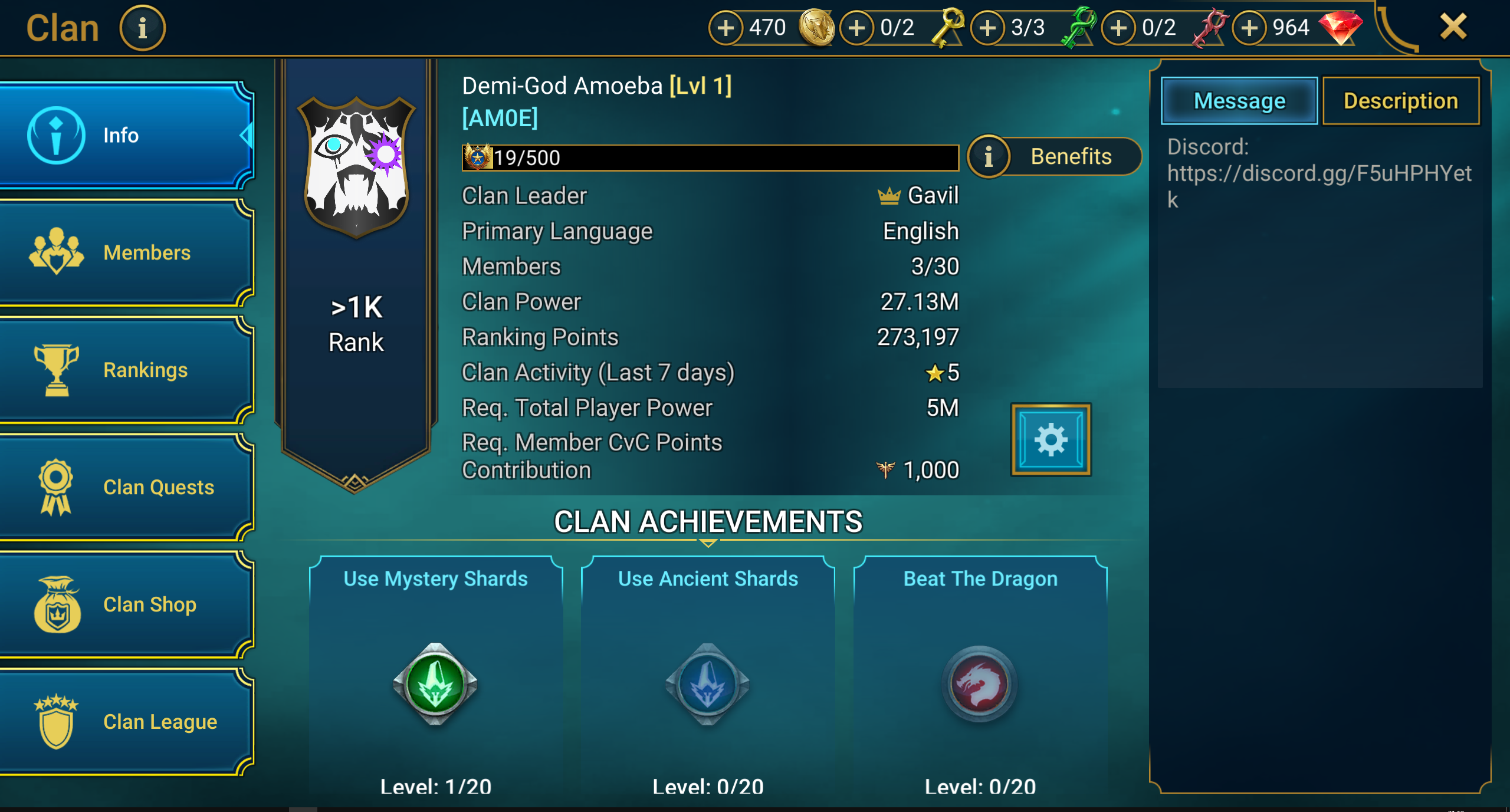1510x812 pixels.
Task: Select the Info menu entry
Action: pyautogui.click(x=127, y=135)
